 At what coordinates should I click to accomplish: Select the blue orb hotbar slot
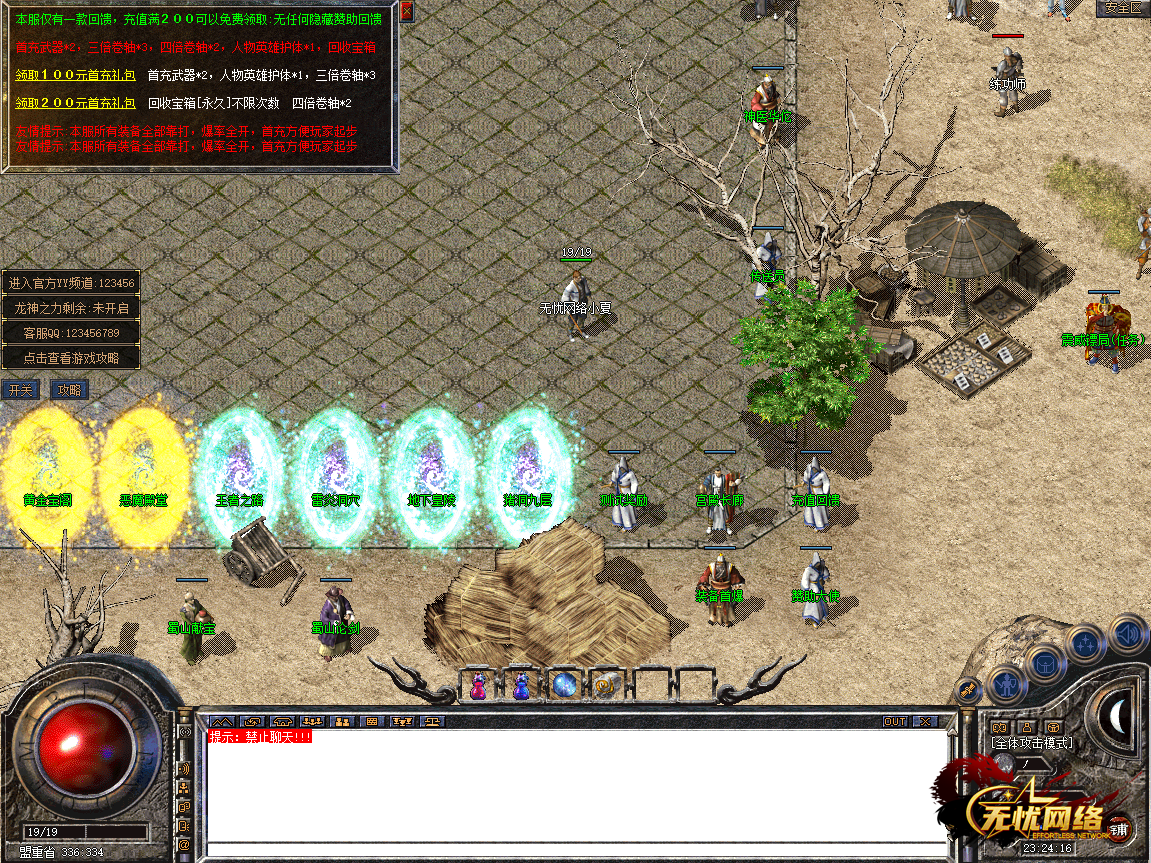[565, 685]
